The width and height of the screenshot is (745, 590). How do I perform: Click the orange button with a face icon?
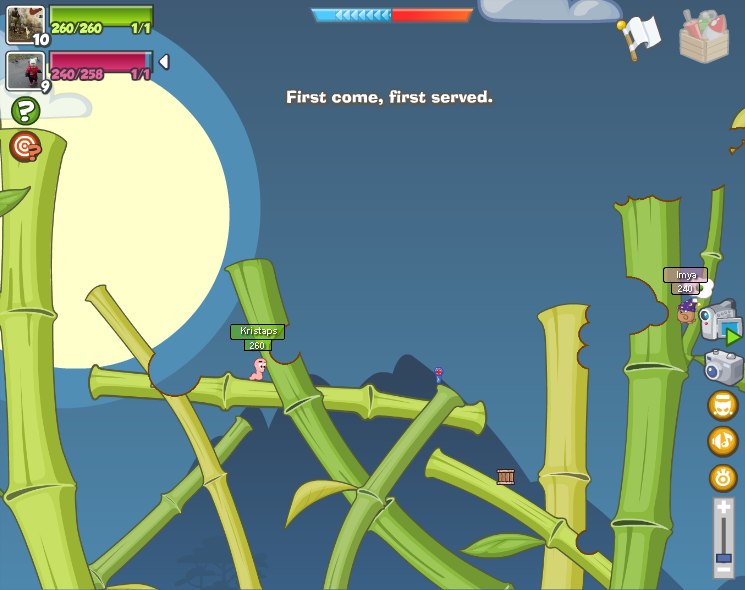point(723,405)
